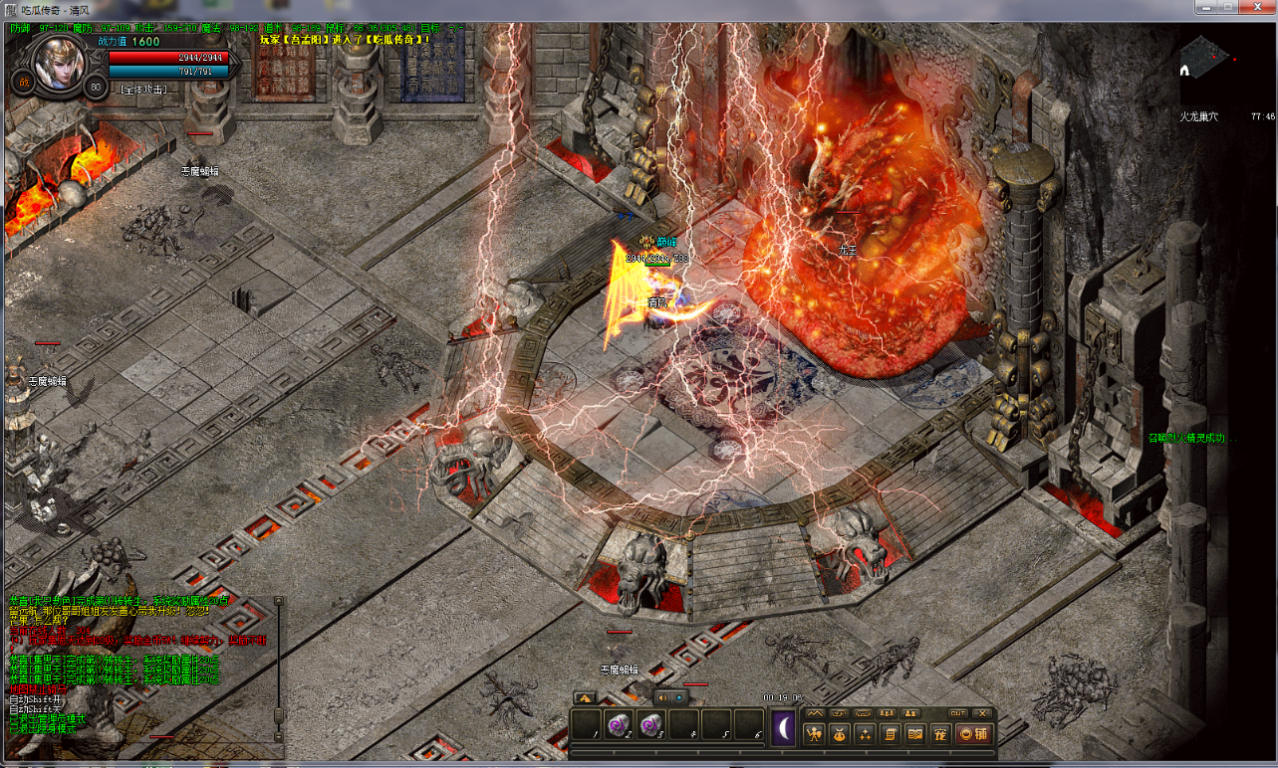This screenshot has height=768, width=1278.
Task: Use the purple spiral stone in hotbar slot 3
Action: click(652, 724)
